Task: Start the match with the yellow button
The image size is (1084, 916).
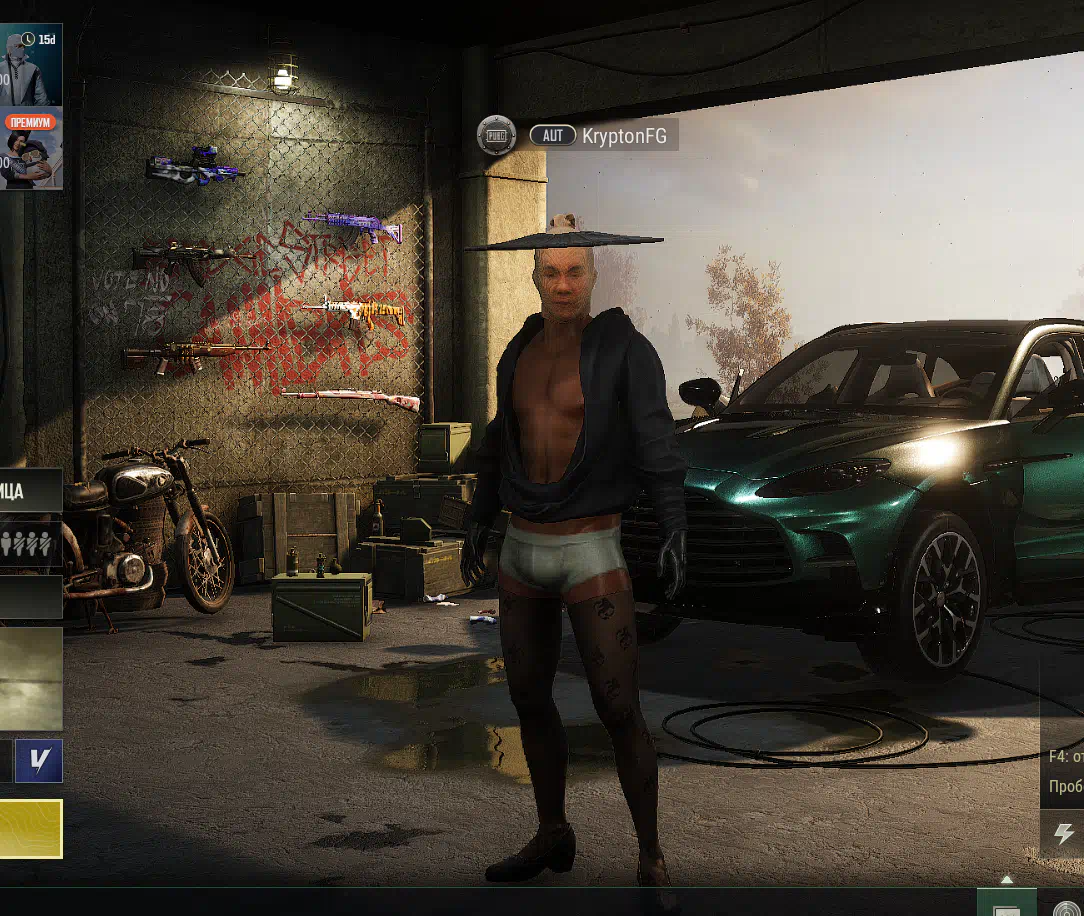Action: point(30,828)
